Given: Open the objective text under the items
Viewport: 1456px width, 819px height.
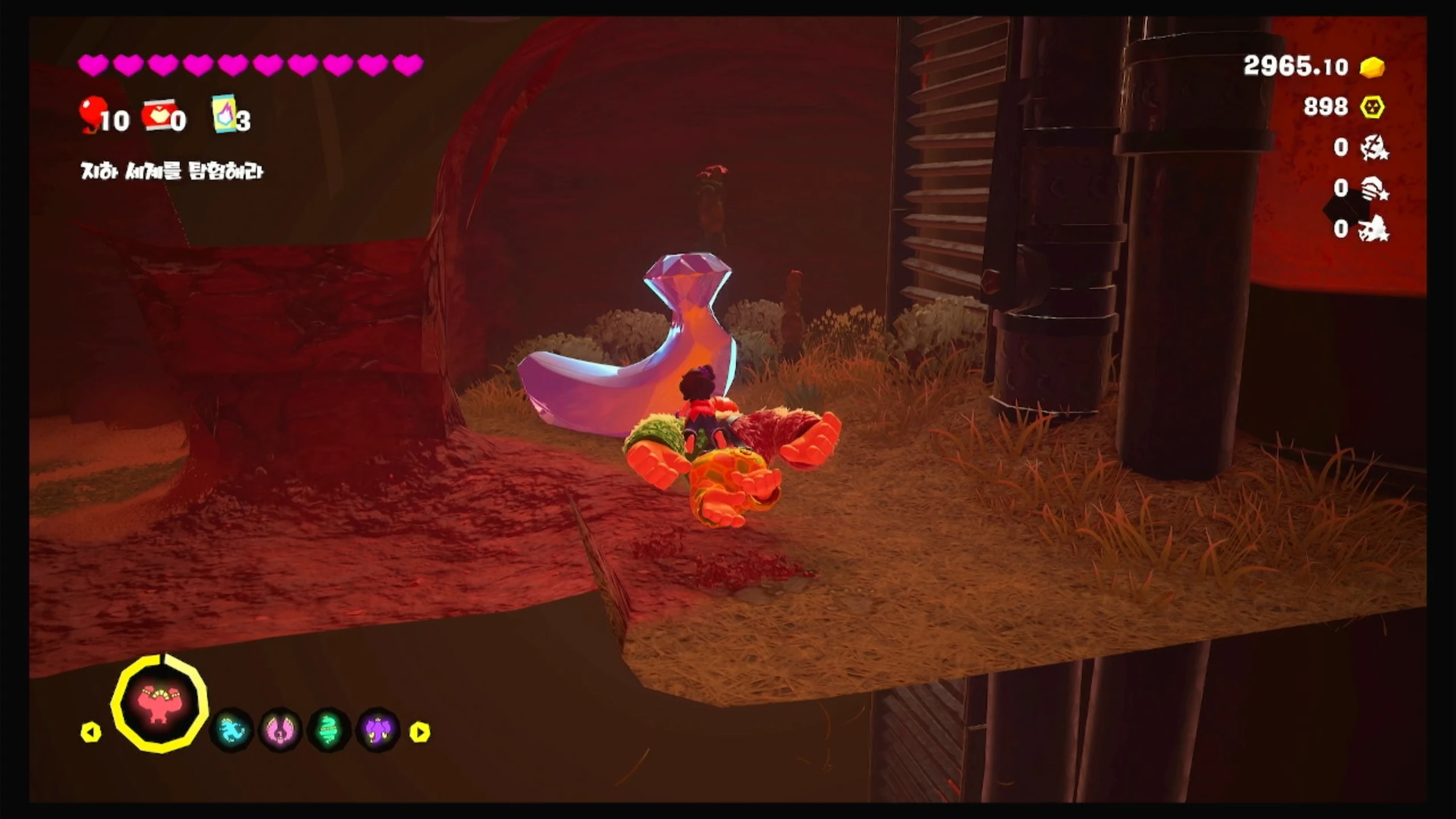Looking at the screenshot, I should (172, 171).
